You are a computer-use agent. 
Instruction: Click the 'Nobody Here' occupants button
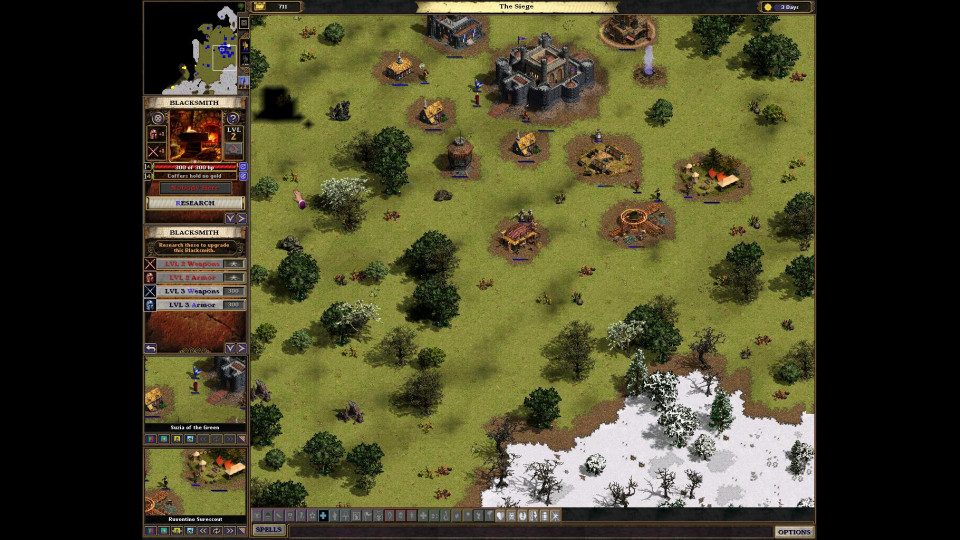click(x=195, y=188)
